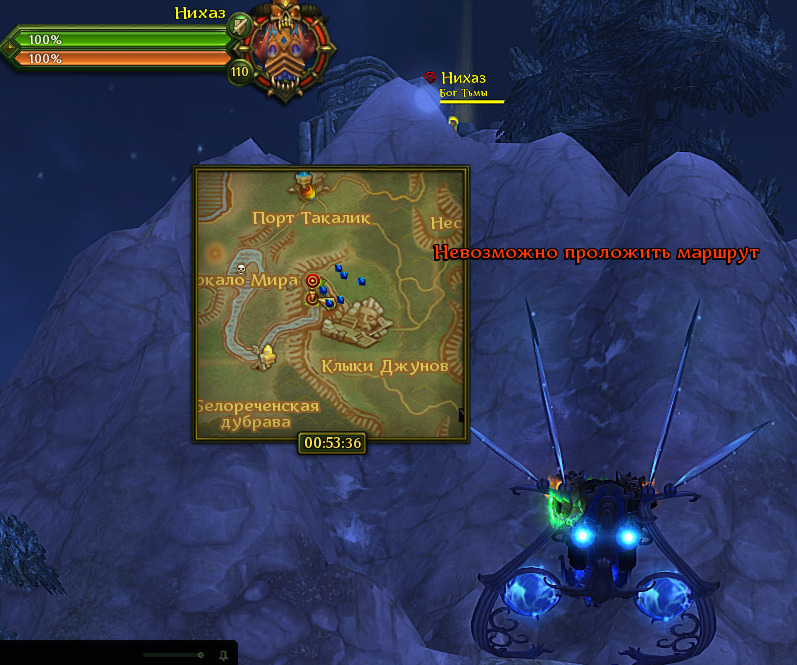Click the yellow crystal camp map marker
Viewport: 797px width, 665px height.
pos(267,353)
